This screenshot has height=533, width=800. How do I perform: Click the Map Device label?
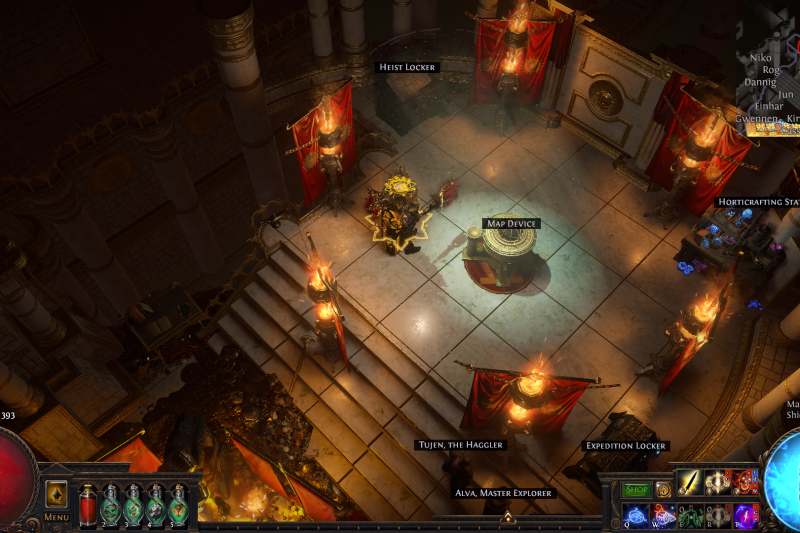click(x=511, y=224)
